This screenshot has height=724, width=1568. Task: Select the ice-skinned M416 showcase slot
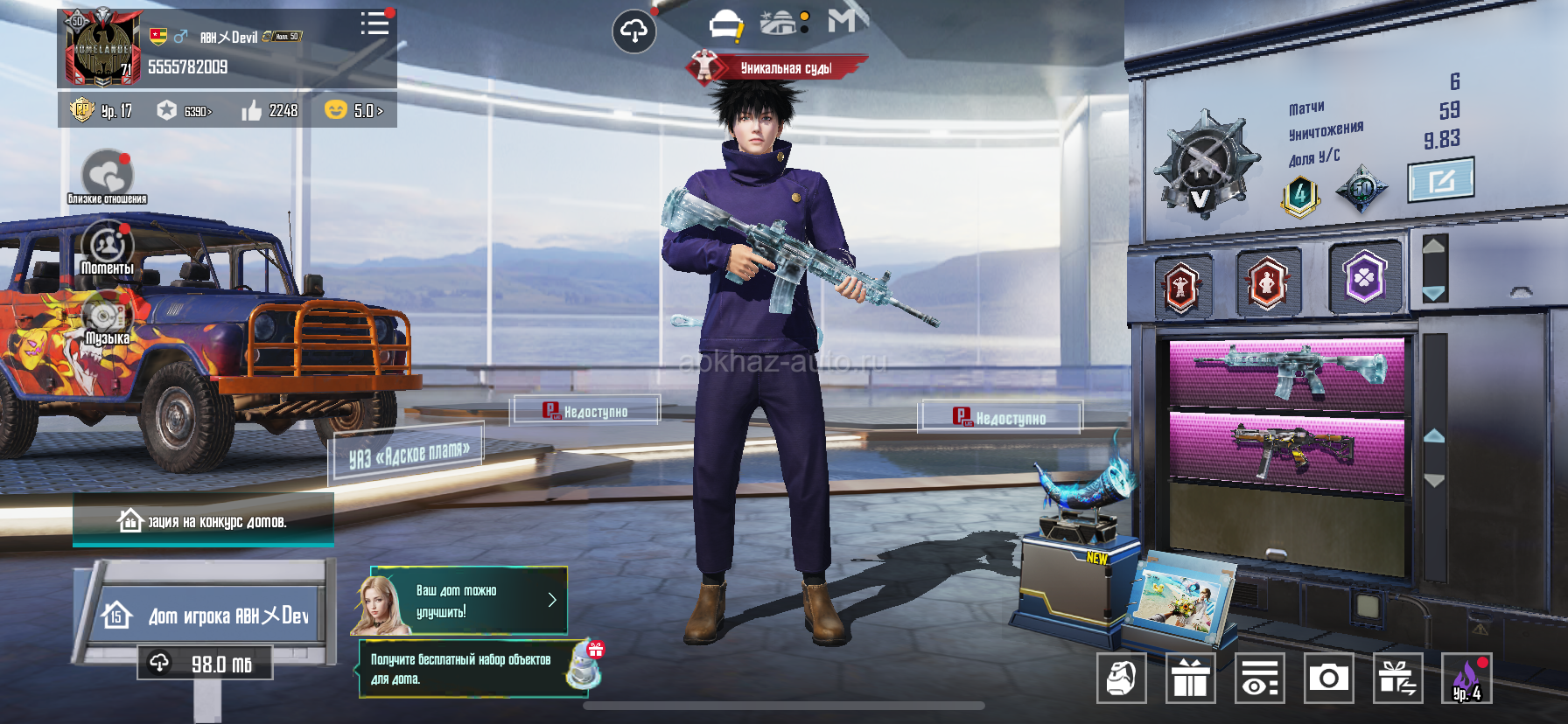(x=1287, y=372)
